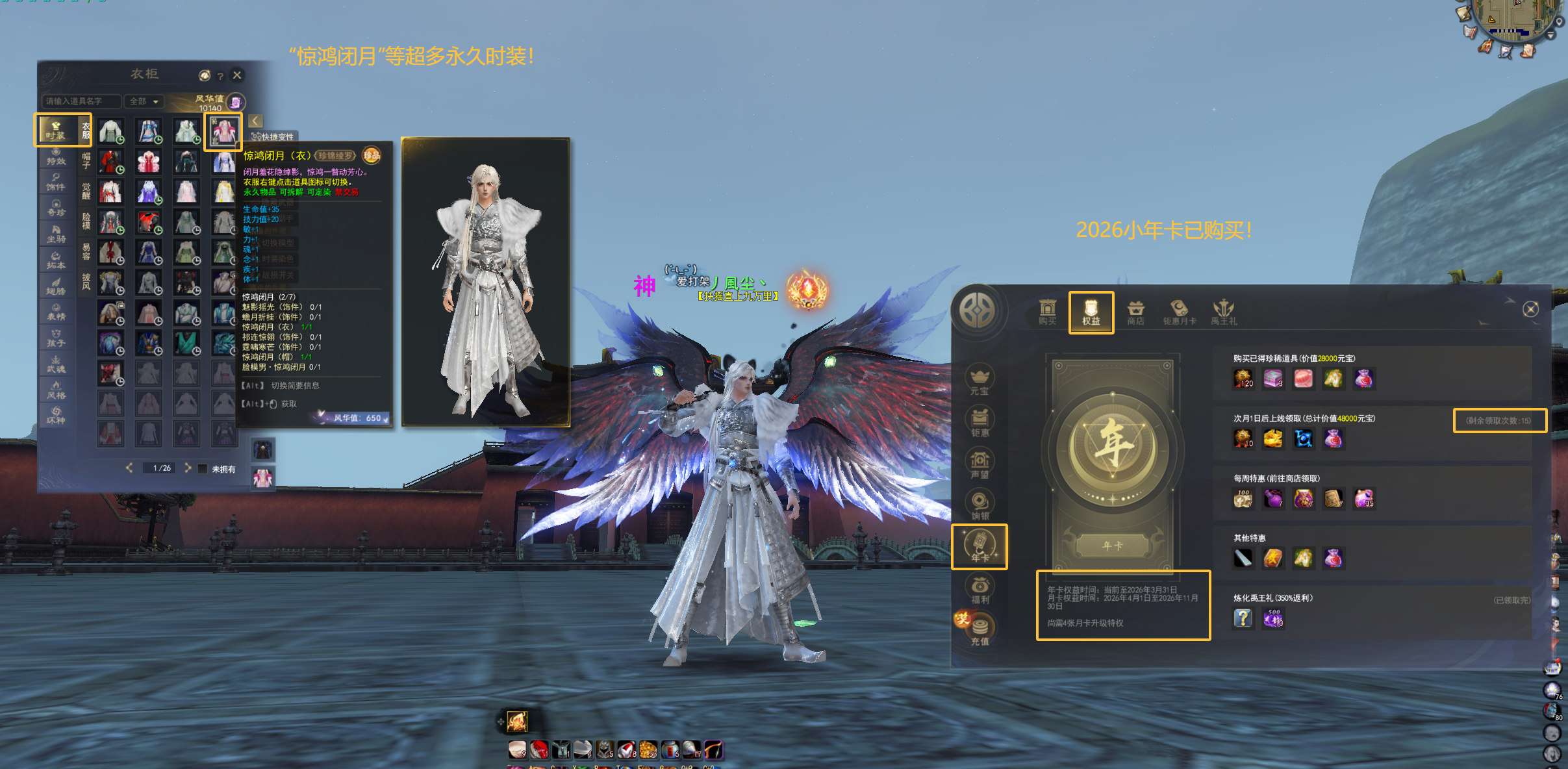Click the circular minimap
The width and height of the screenshot is (1568, 769).
point(1517,23)
